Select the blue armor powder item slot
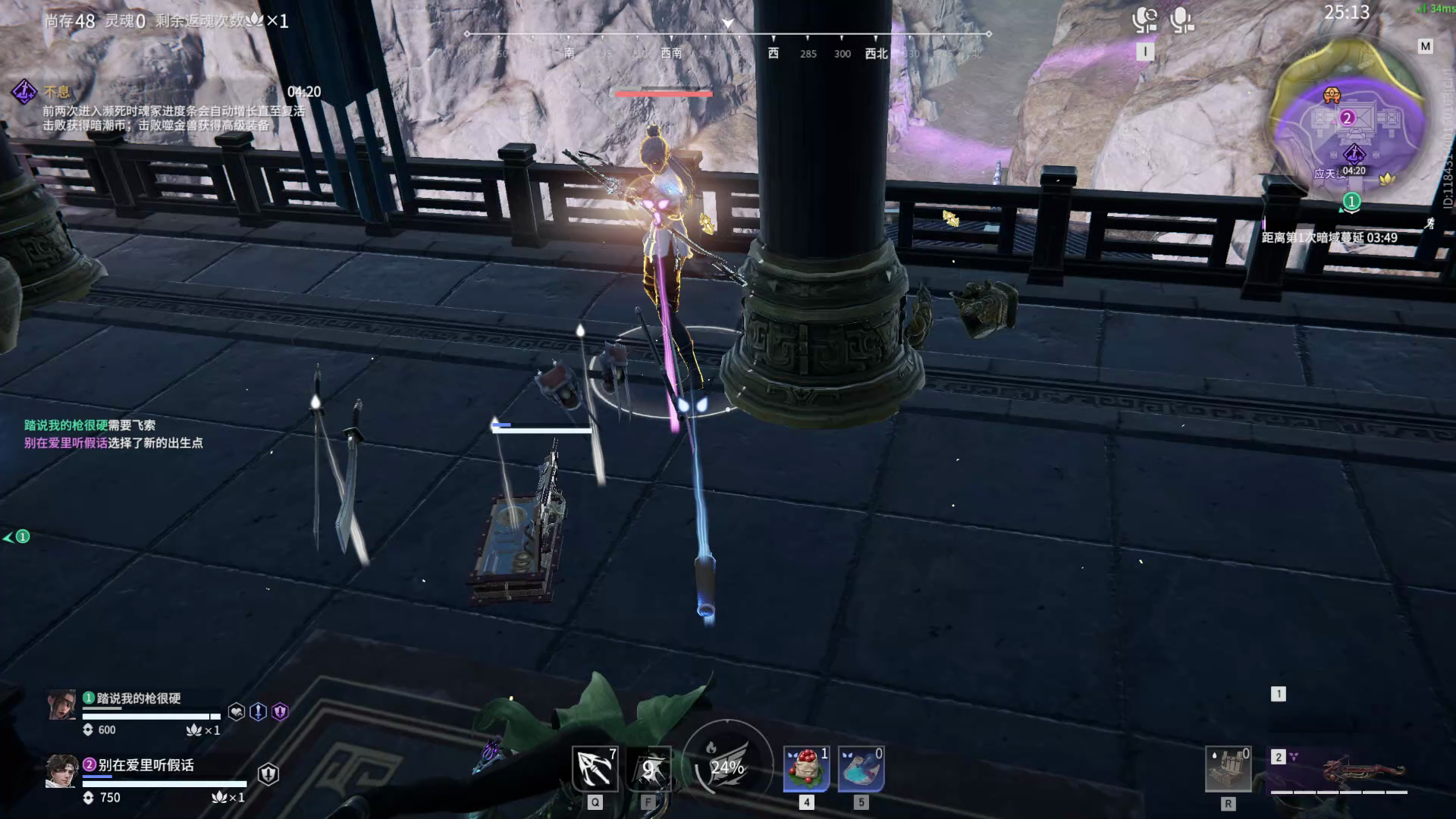1456x819 pixels. click(861, 768)
